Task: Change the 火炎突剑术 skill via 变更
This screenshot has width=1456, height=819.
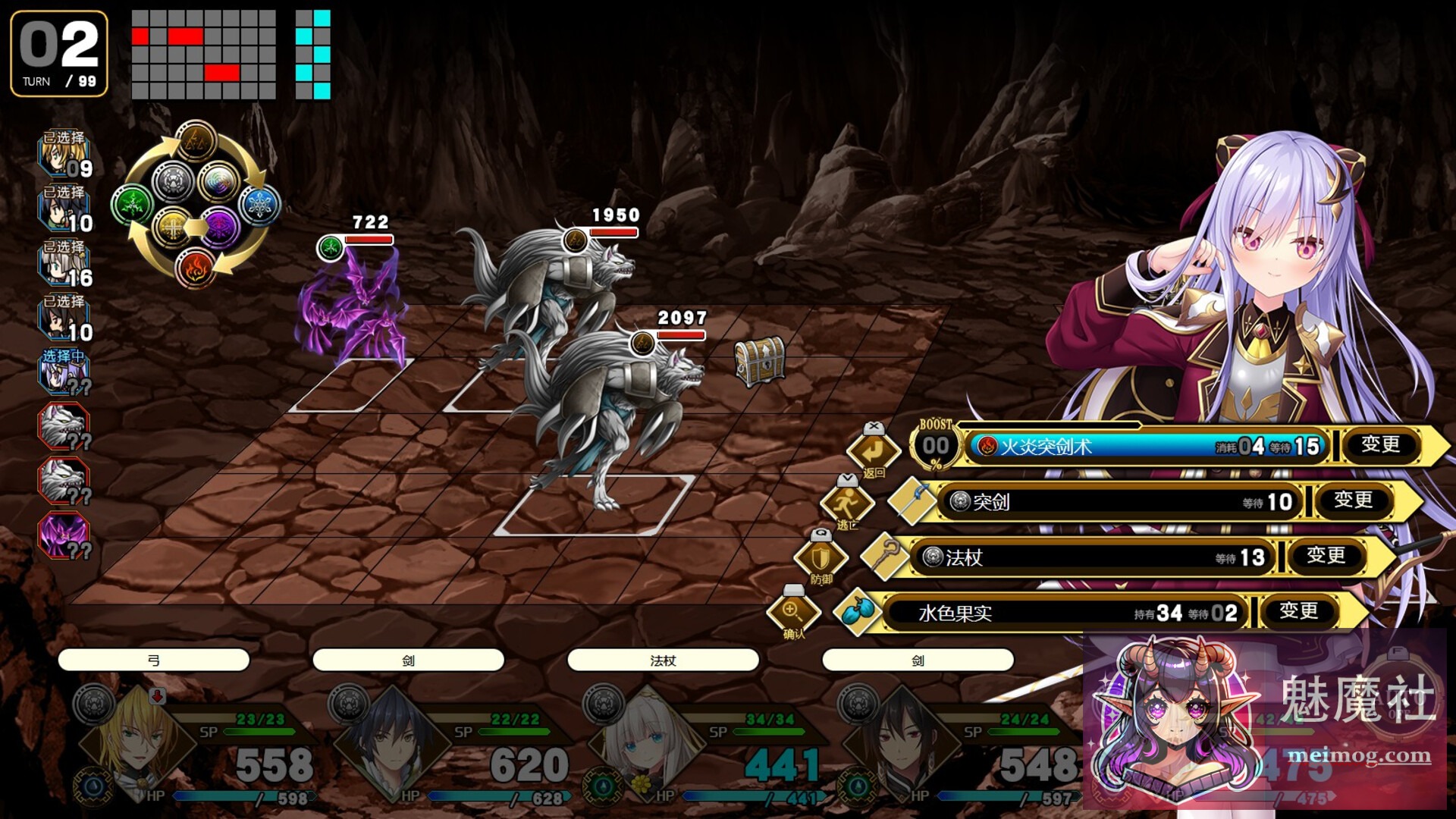Action: pyautogui.click(x=1380, y=445)
